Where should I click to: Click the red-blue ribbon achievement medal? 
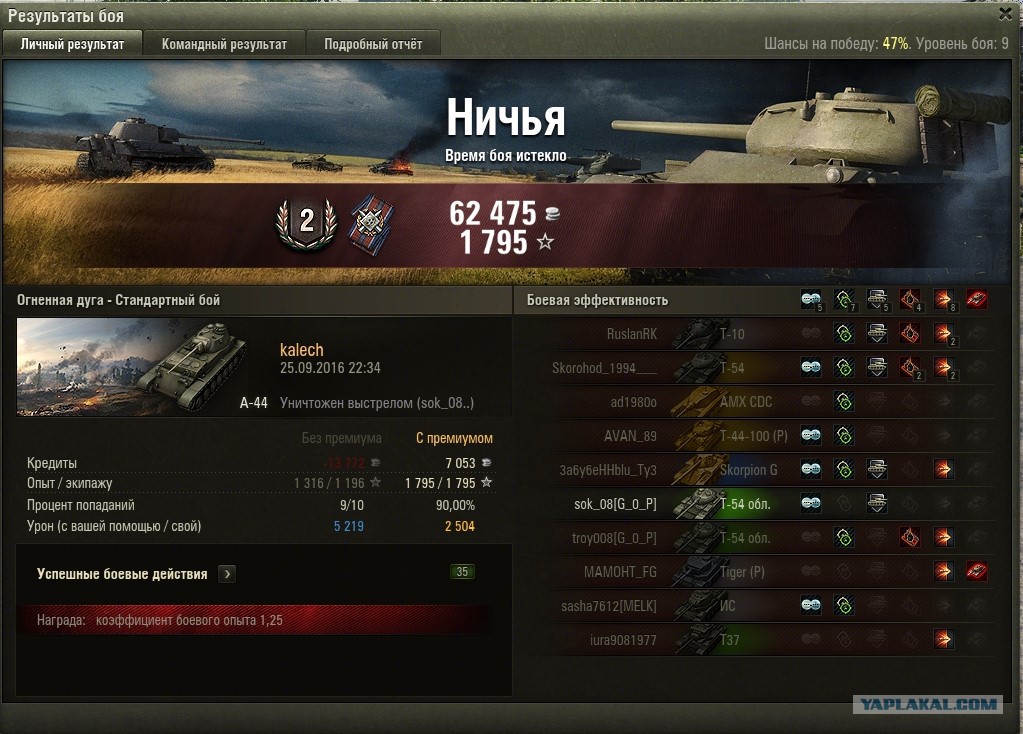tap(371, 225)
